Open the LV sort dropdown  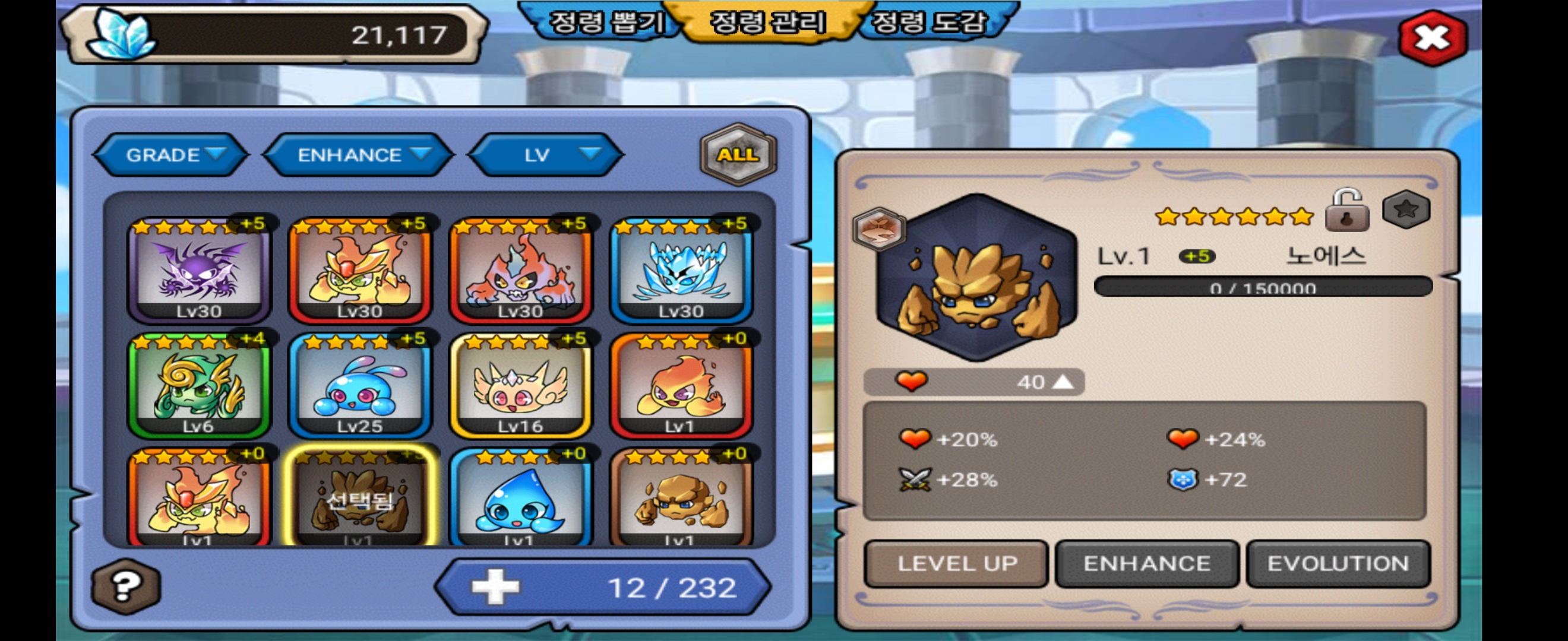coord(546,155)
